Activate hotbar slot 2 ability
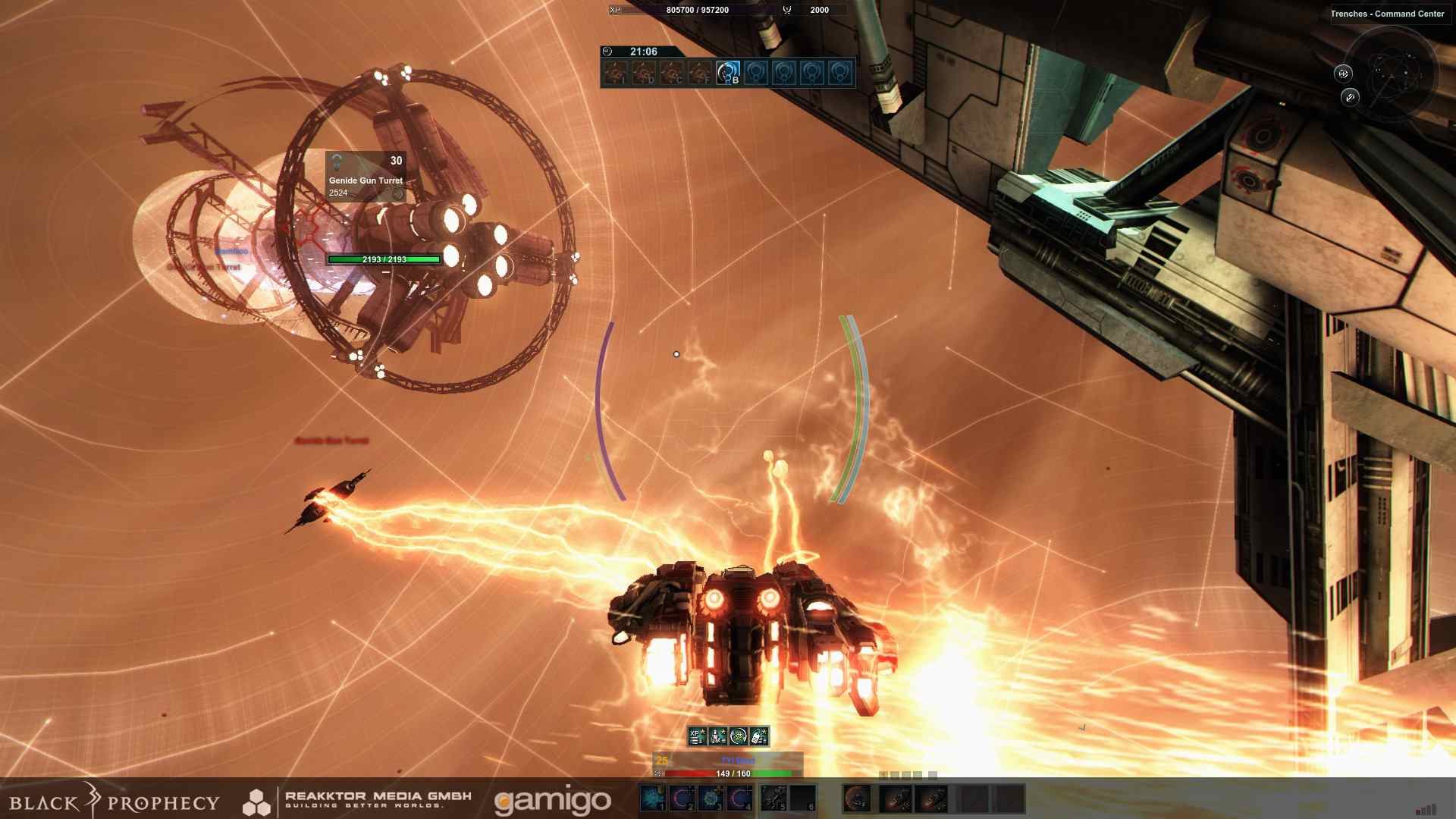This screenshot has height=819, width=1456. tap(682, 798)
